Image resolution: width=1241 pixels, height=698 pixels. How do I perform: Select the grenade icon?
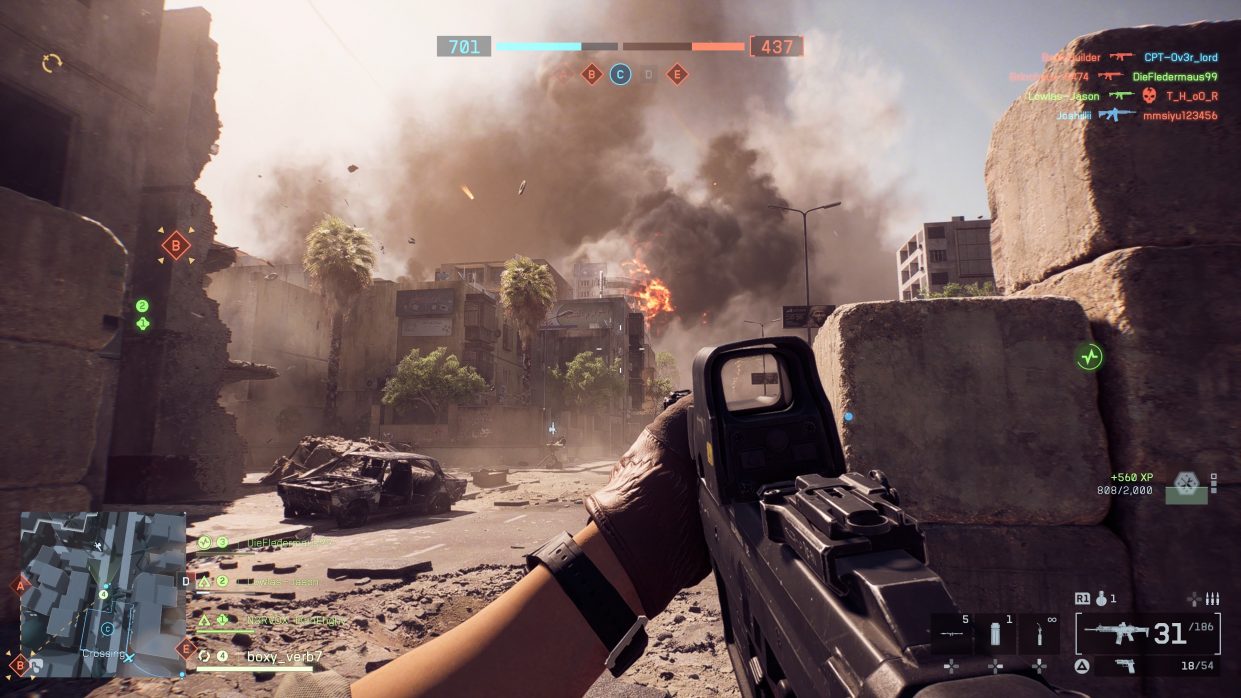tap(1102, 599)
